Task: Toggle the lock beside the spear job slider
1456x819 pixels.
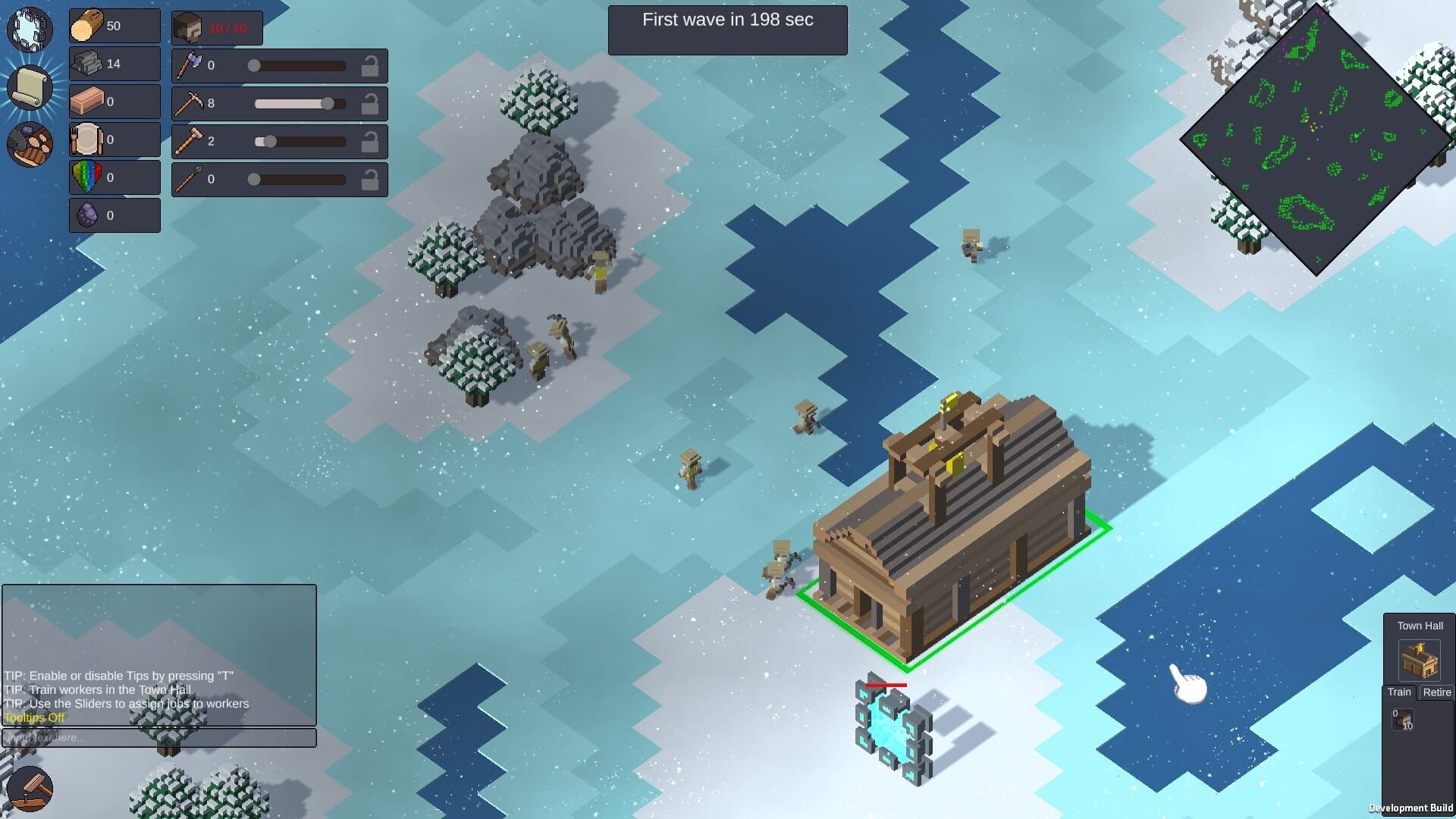Action: (371, 179)
